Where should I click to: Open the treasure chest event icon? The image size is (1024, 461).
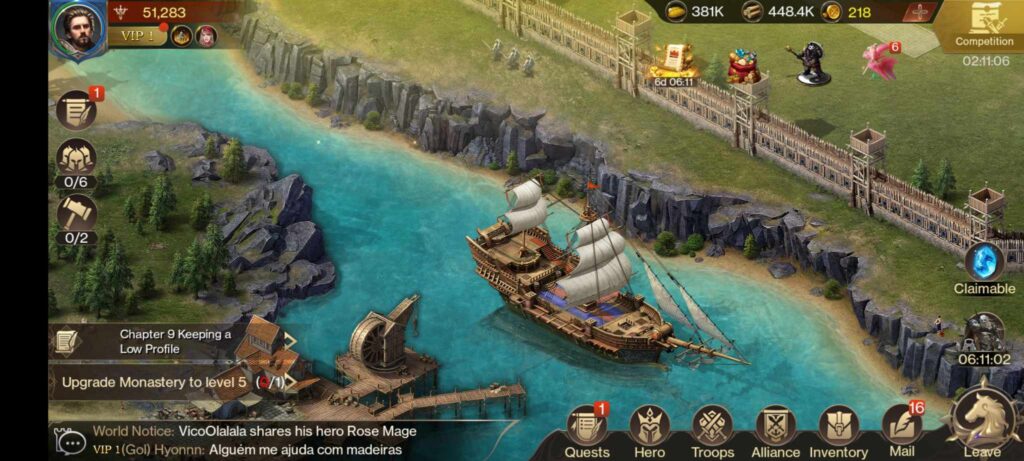pyautogui.click(x=743, y=66)
